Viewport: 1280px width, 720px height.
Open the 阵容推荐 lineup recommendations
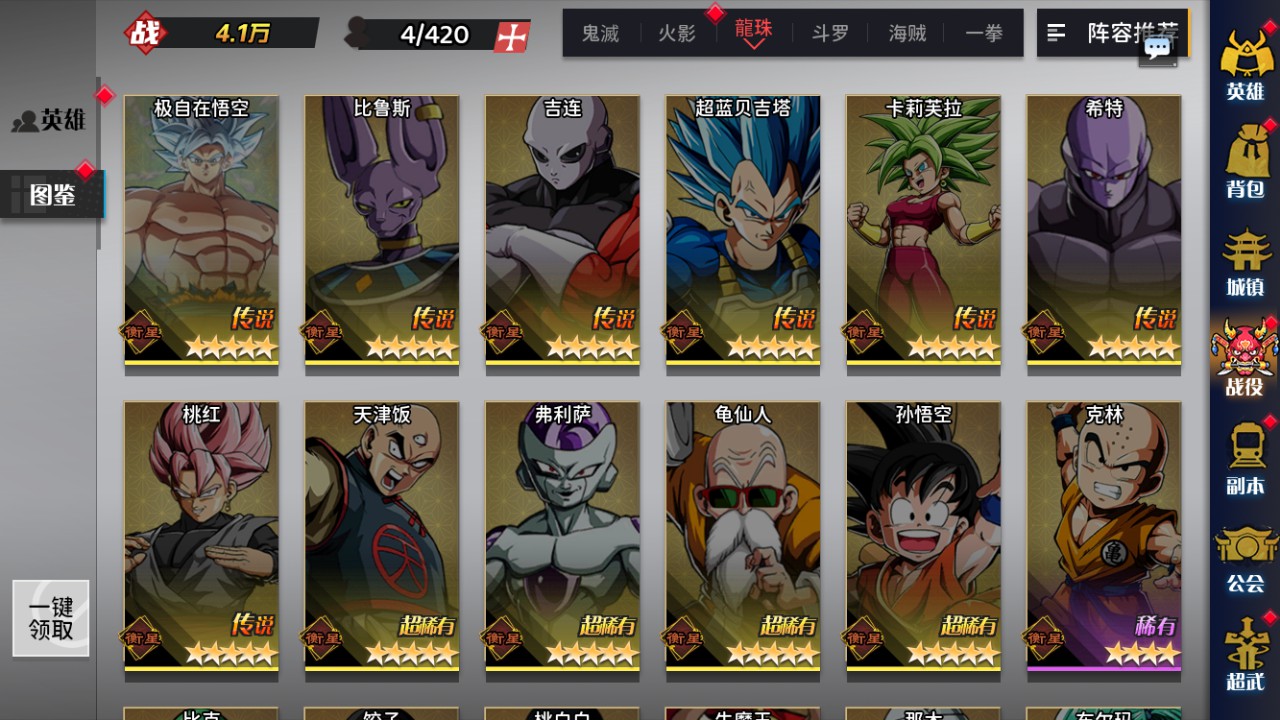(x=1112, y=33)
